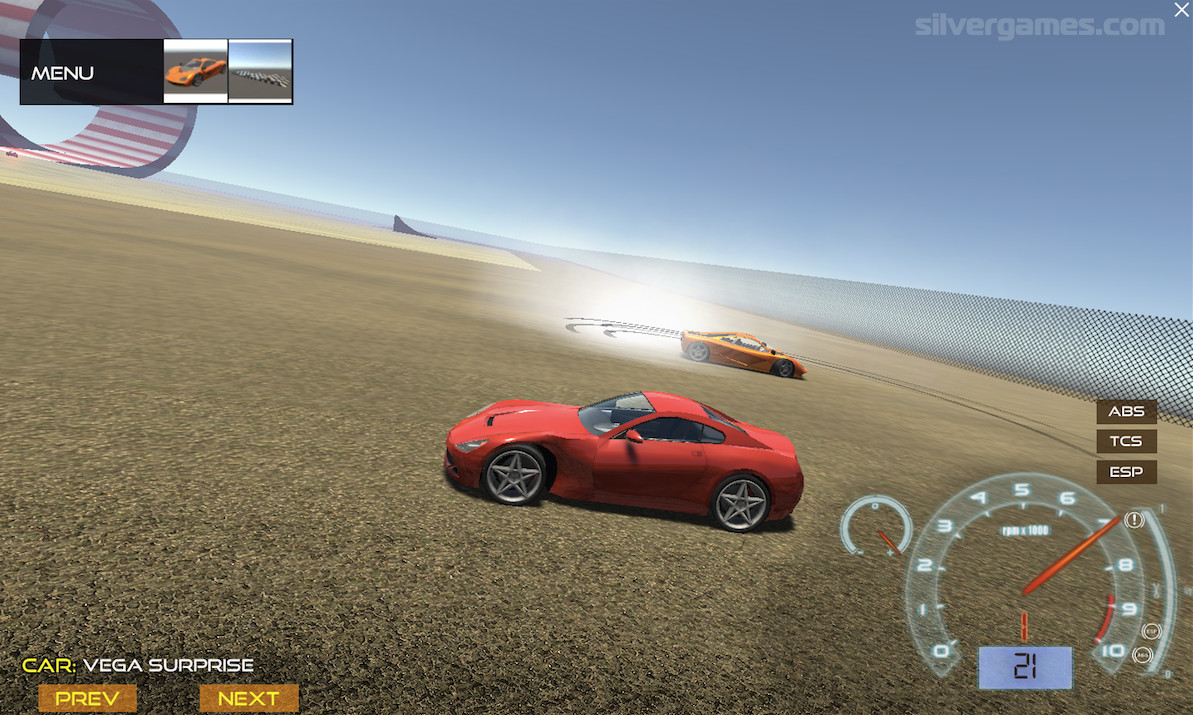Click NEXT to show the next car
Screen dimensions: 1193x715
[x=248, y=698]
